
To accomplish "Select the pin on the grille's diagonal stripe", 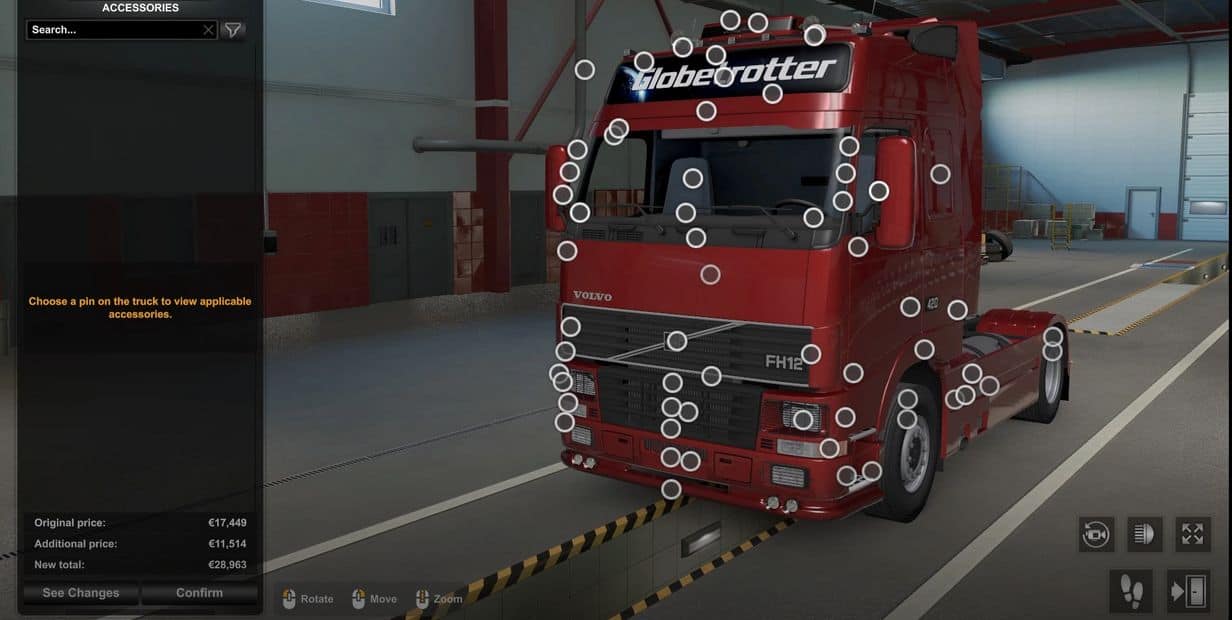I will (677, 341).
